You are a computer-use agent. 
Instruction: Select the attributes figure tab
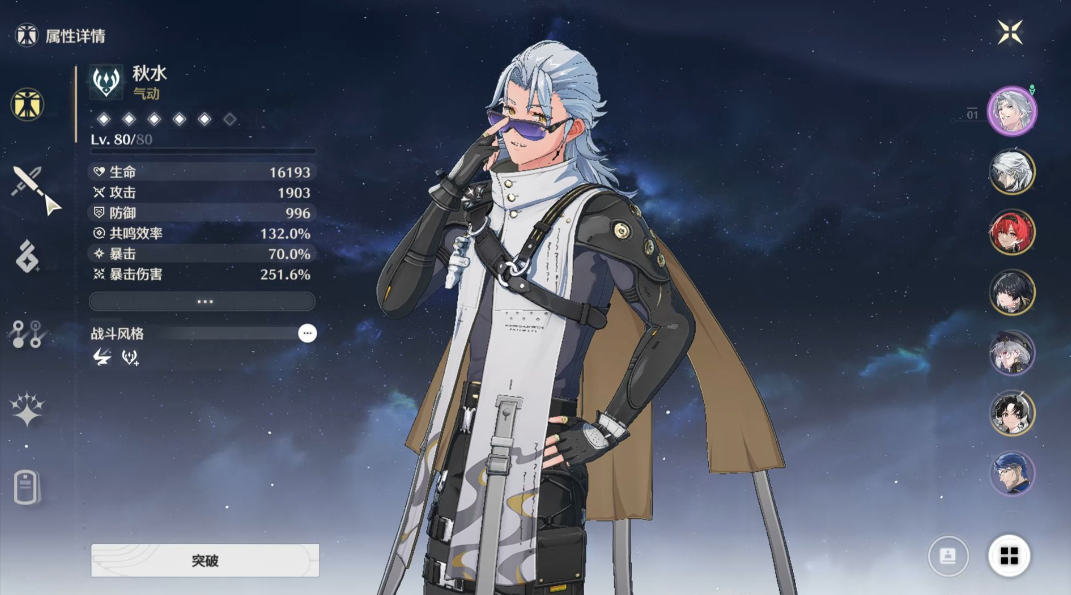point(27,103)
